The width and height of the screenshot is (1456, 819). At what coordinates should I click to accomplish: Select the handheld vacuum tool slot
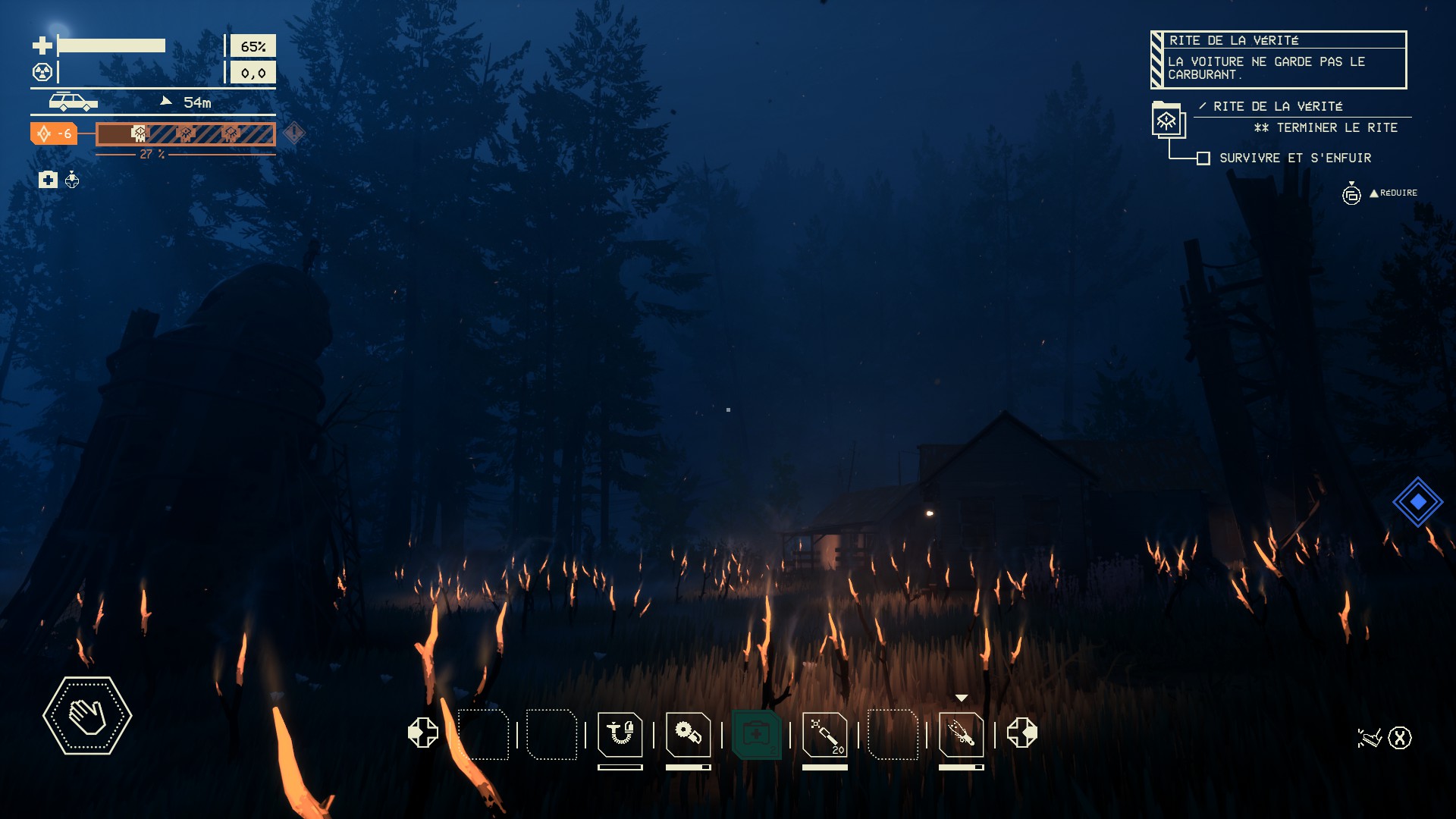coord(620,734)
